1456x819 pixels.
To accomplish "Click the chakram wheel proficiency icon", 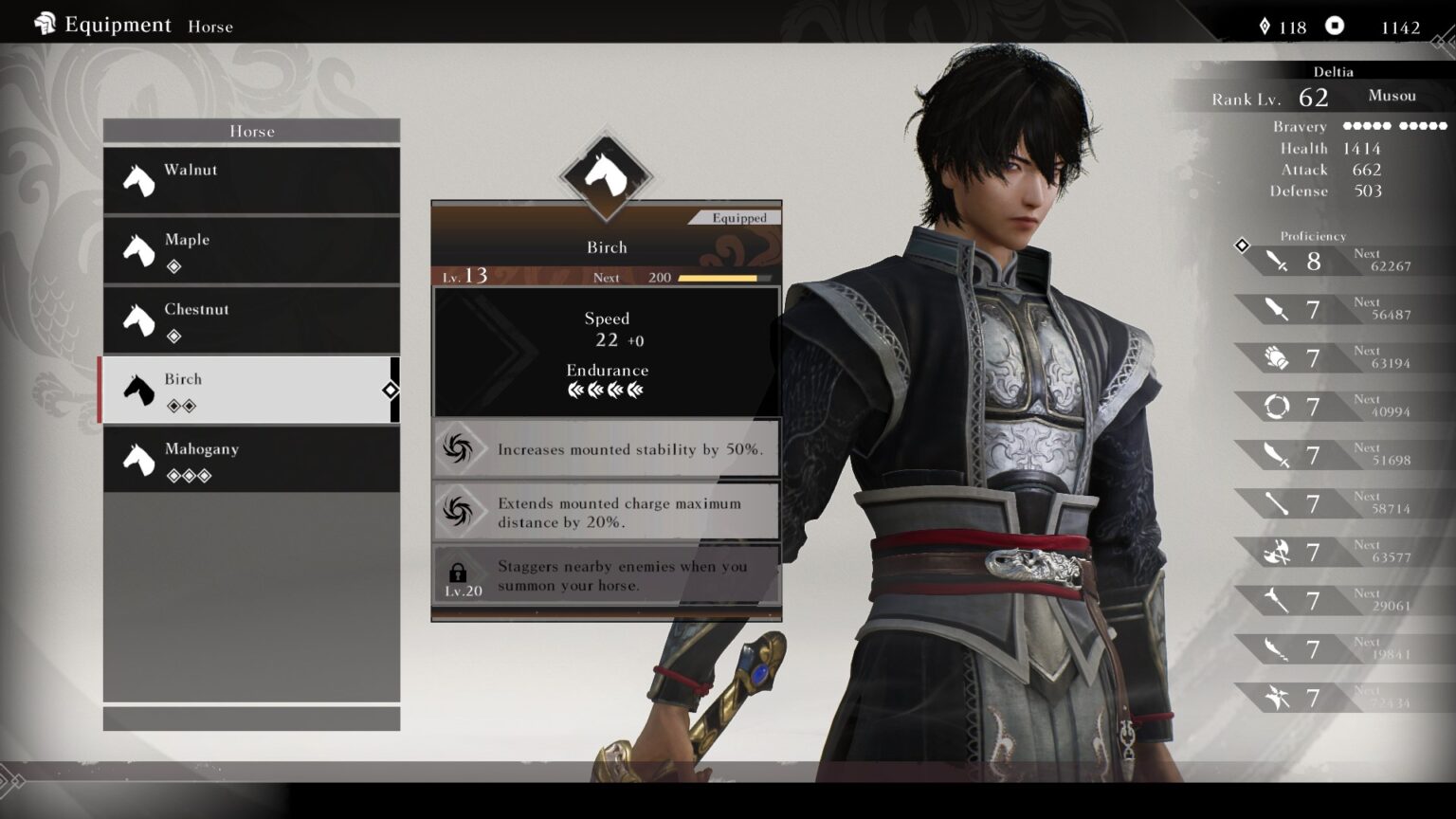I will (x=1278, y=406).
